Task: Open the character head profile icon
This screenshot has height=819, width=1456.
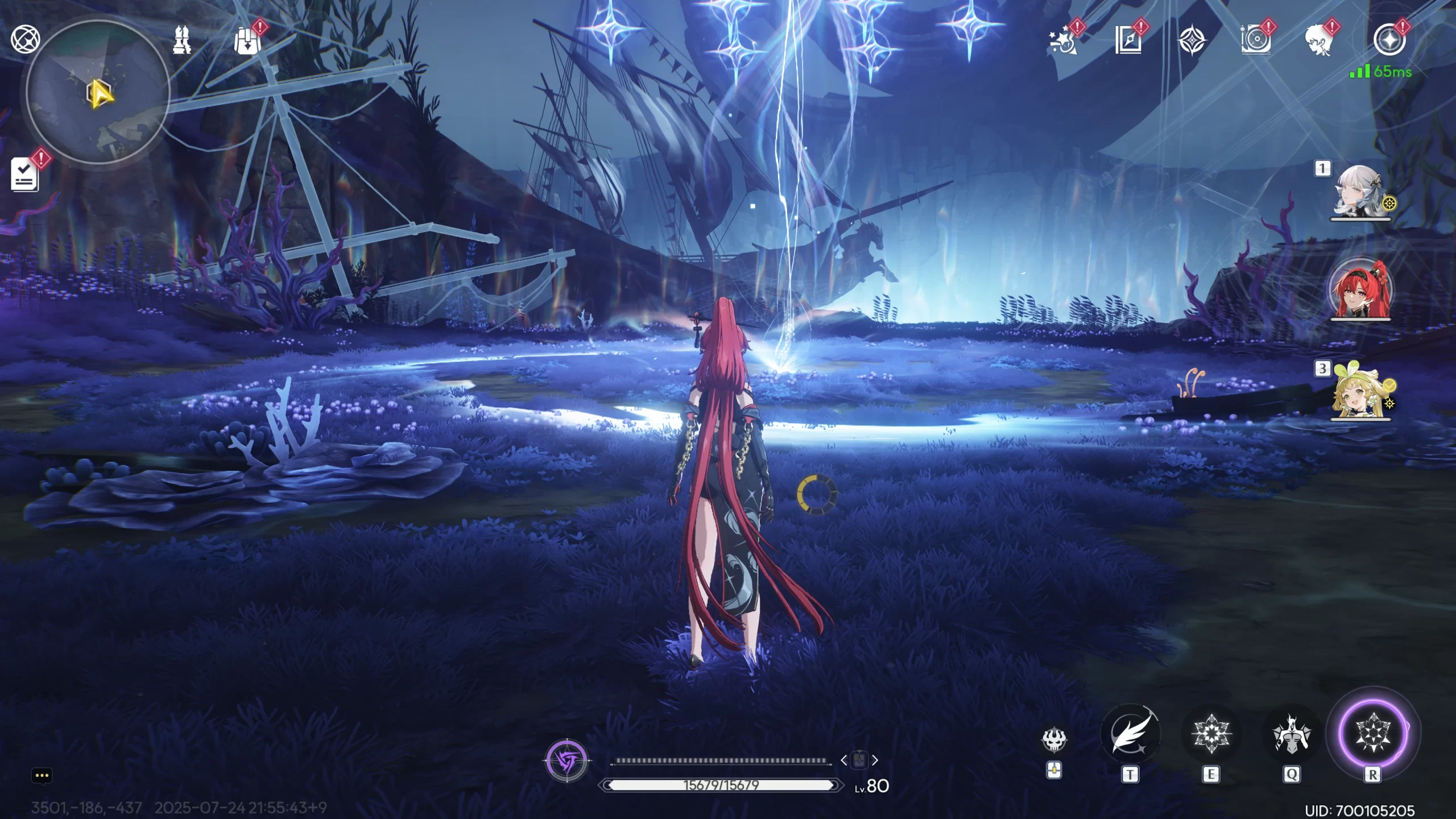Action: (x=1319, y=41)
